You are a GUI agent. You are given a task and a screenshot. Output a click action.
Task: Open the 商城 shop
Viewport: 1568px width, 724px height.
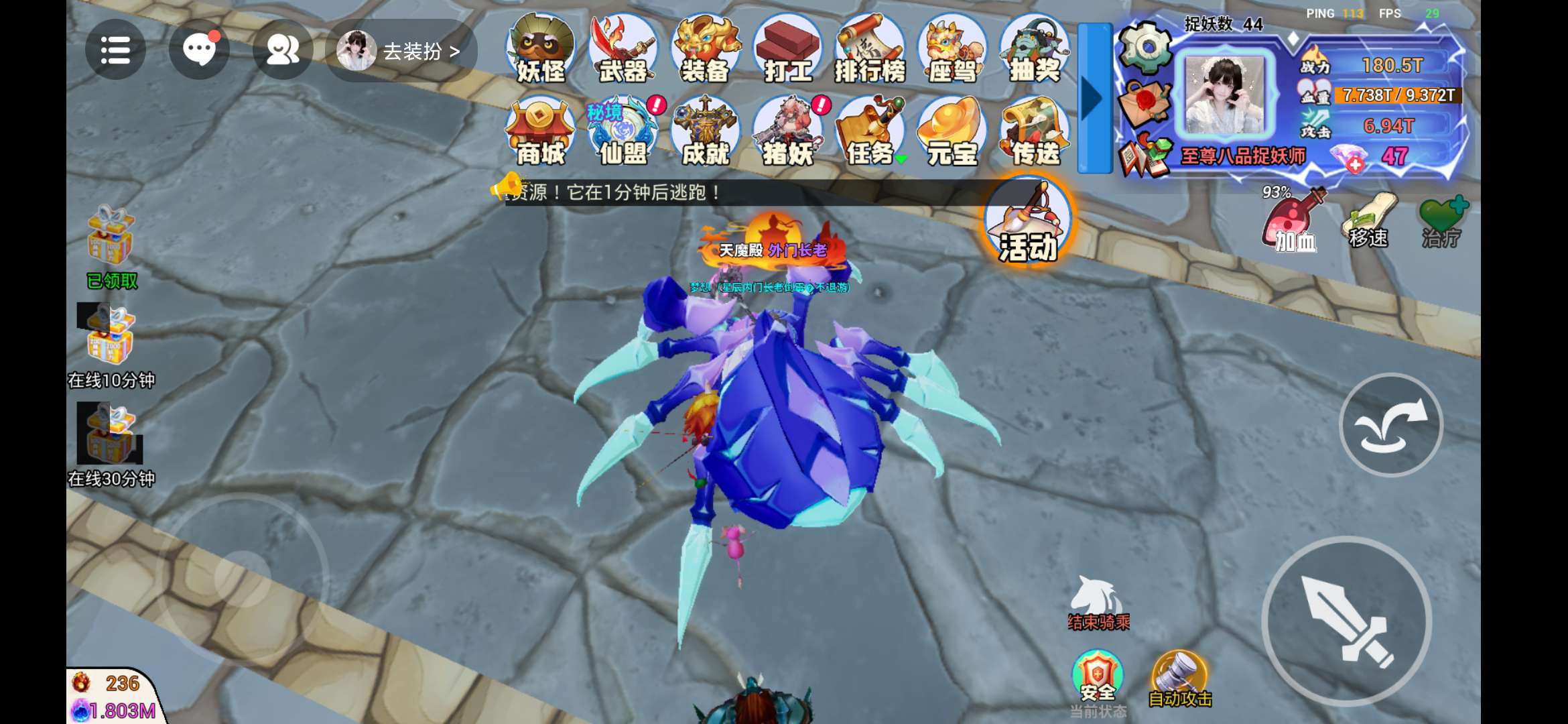point(541,133)
